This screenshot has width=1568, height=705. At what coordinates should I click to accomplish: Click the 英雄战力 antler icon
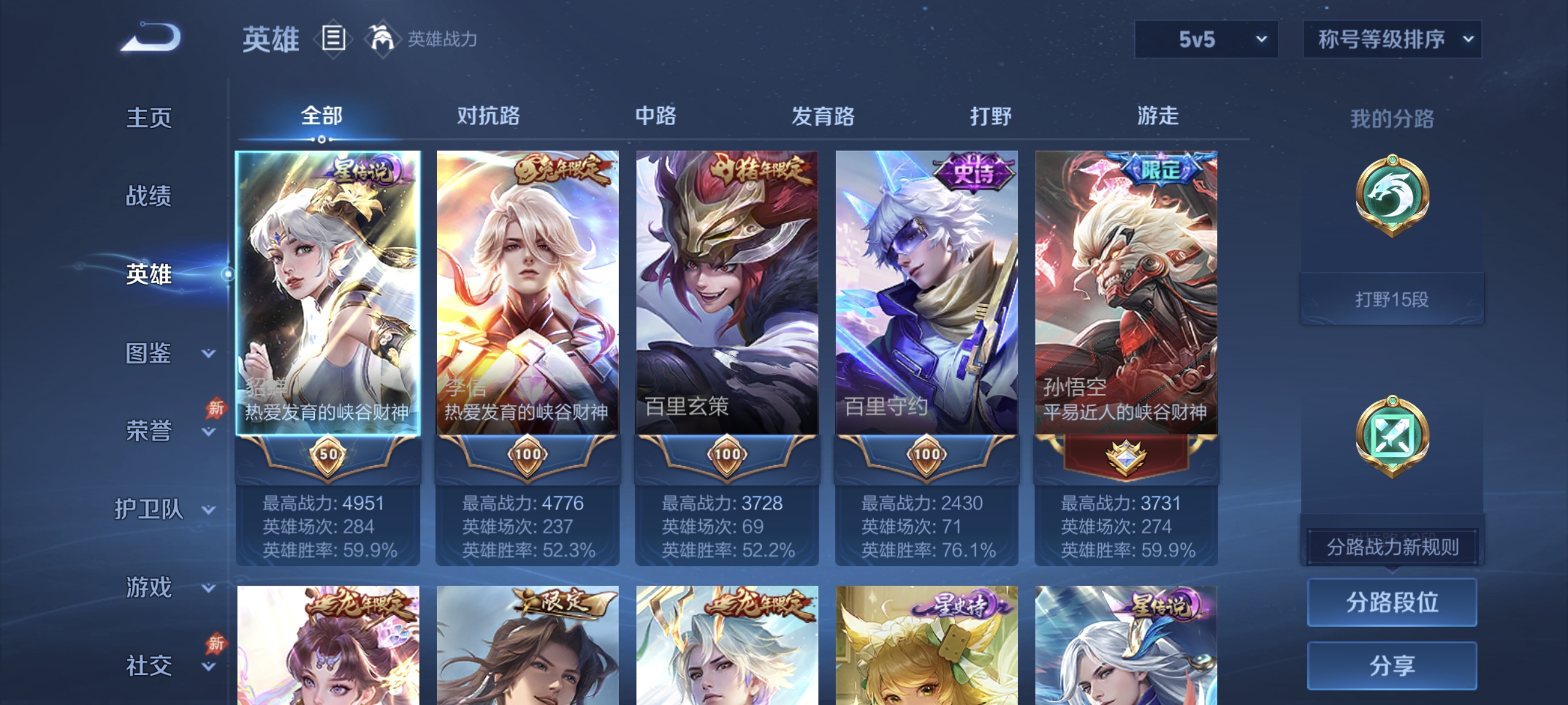click(x=383, y=38)
